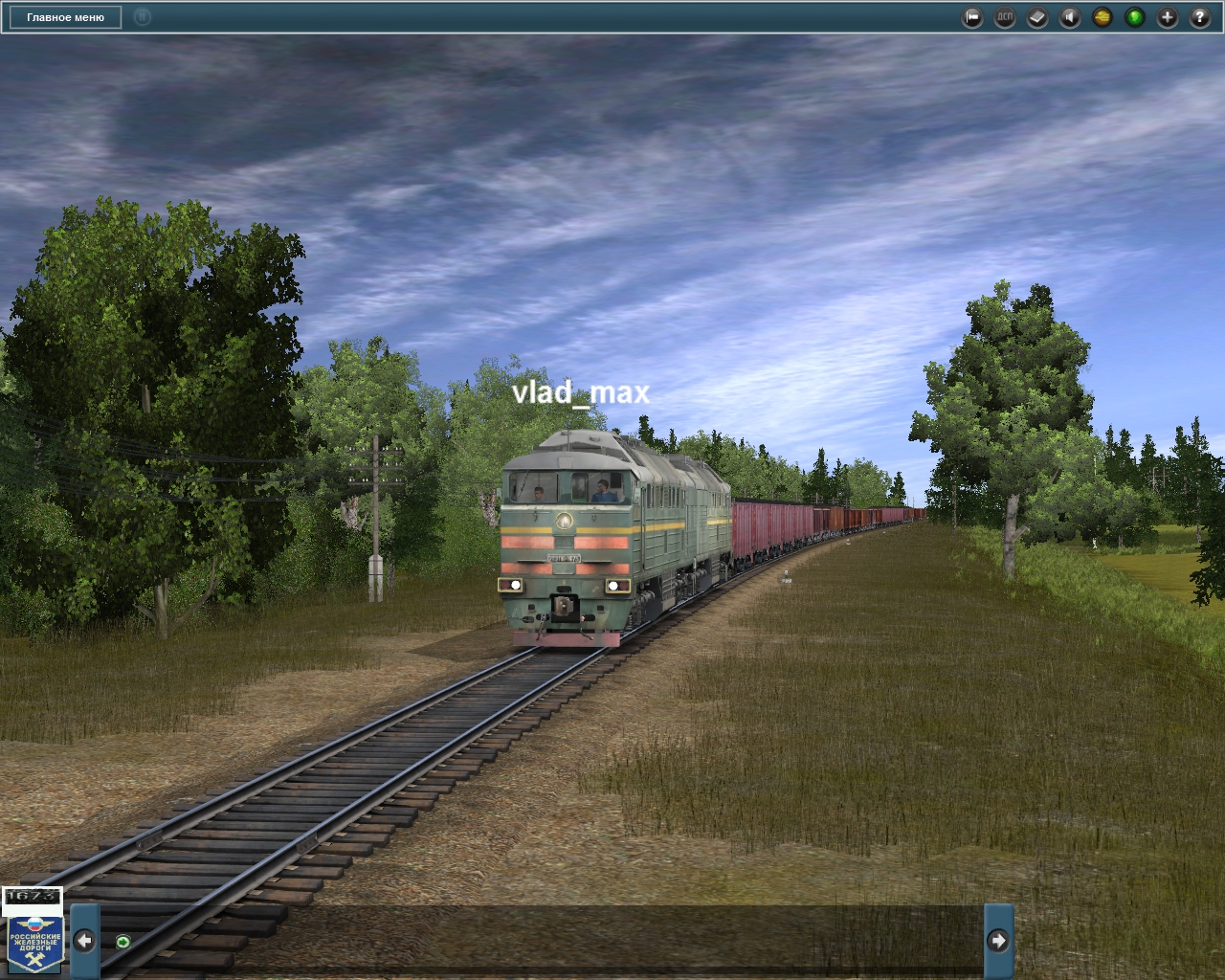Click the dimmed pause button

coord(142,17)
